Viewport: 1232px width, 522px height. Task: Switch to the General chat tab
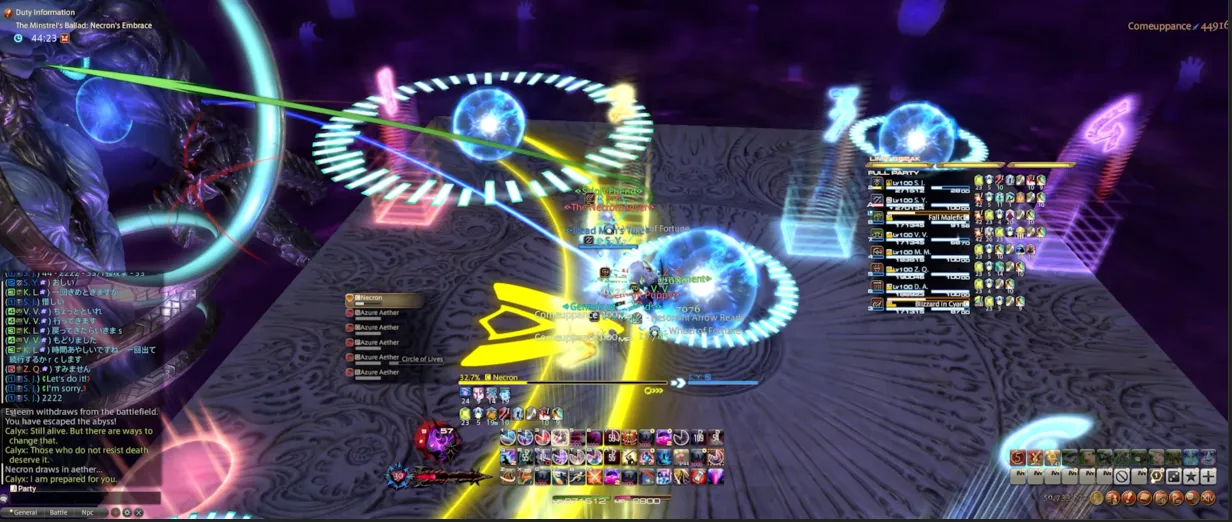point(25,512)
